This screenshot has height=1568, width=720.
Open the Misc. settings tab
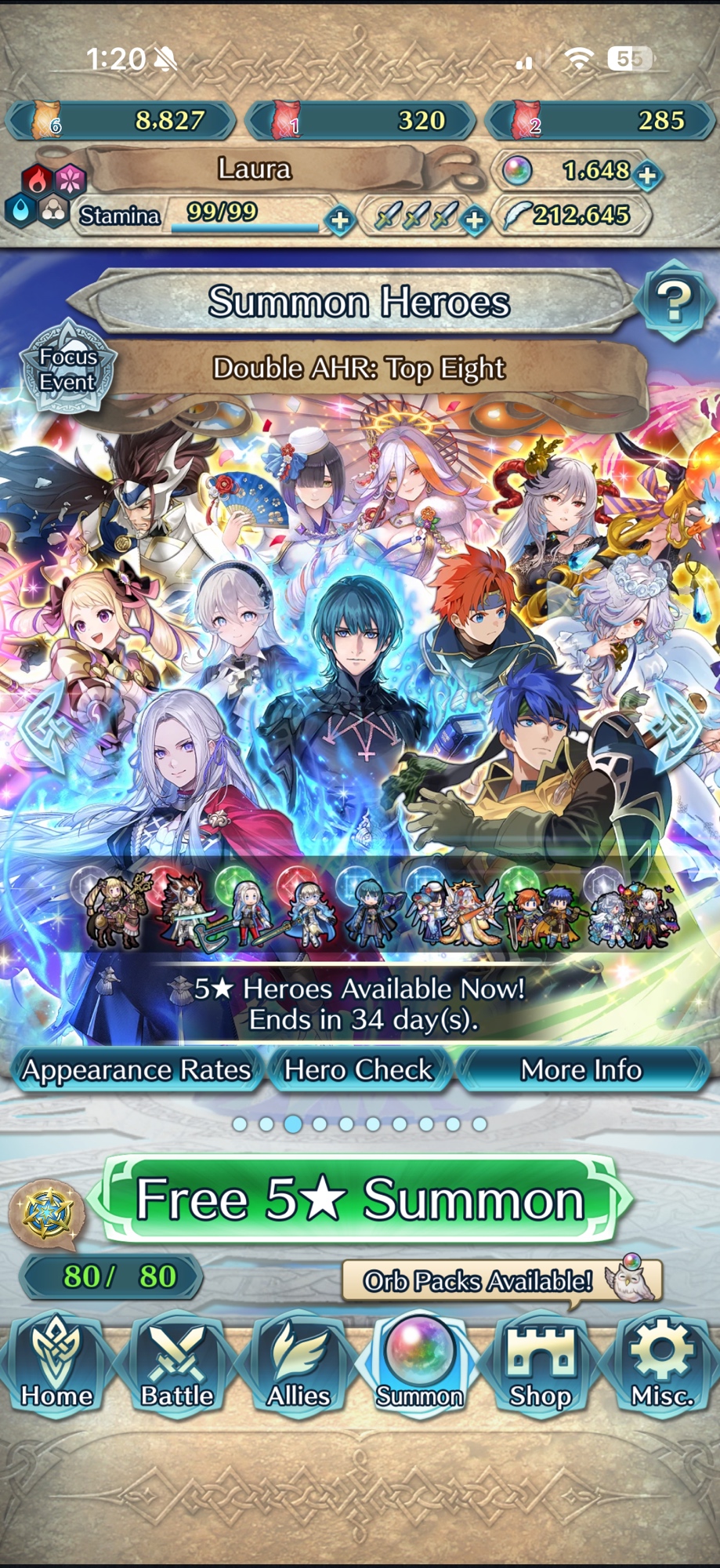click(x=662, y=1366)
